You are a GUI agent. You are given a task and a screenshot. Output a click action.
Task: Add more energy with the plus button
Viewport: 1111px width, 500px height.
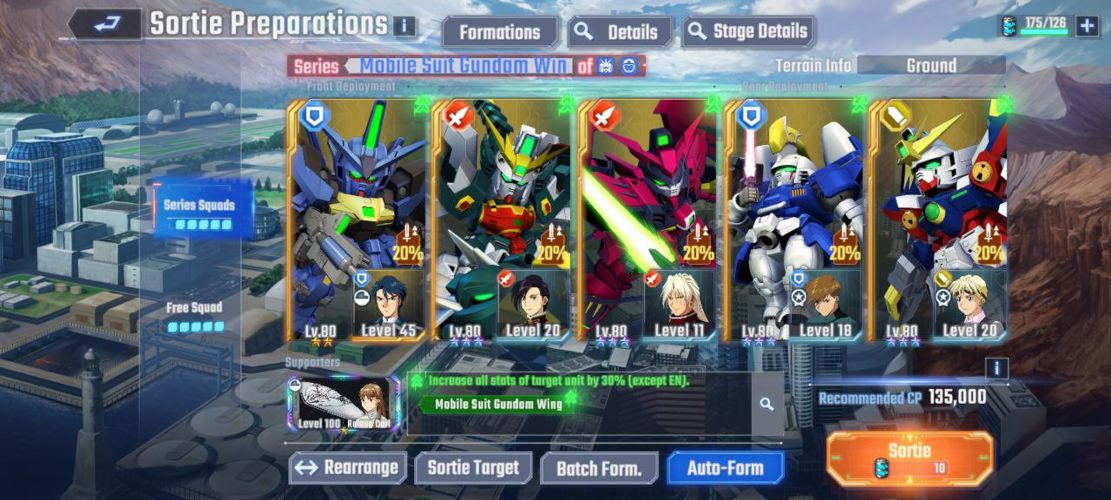(x=1087, y=26)
